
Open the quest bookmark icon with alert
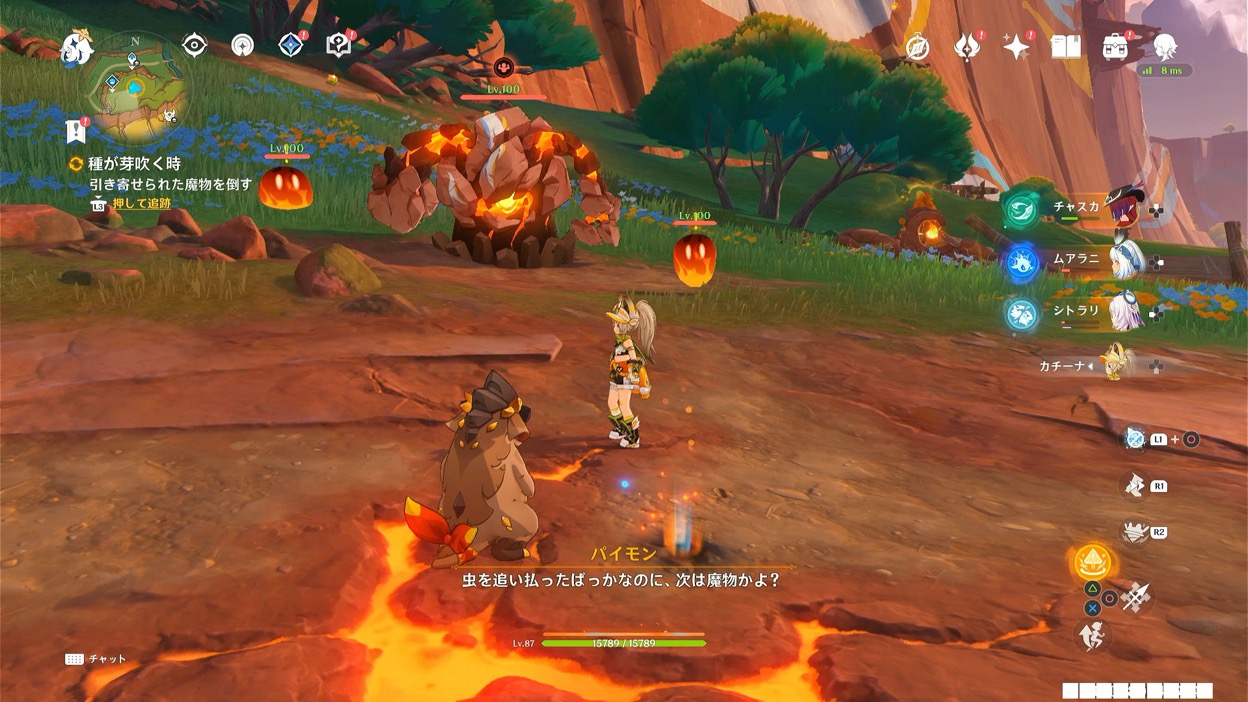pos(76,131)
